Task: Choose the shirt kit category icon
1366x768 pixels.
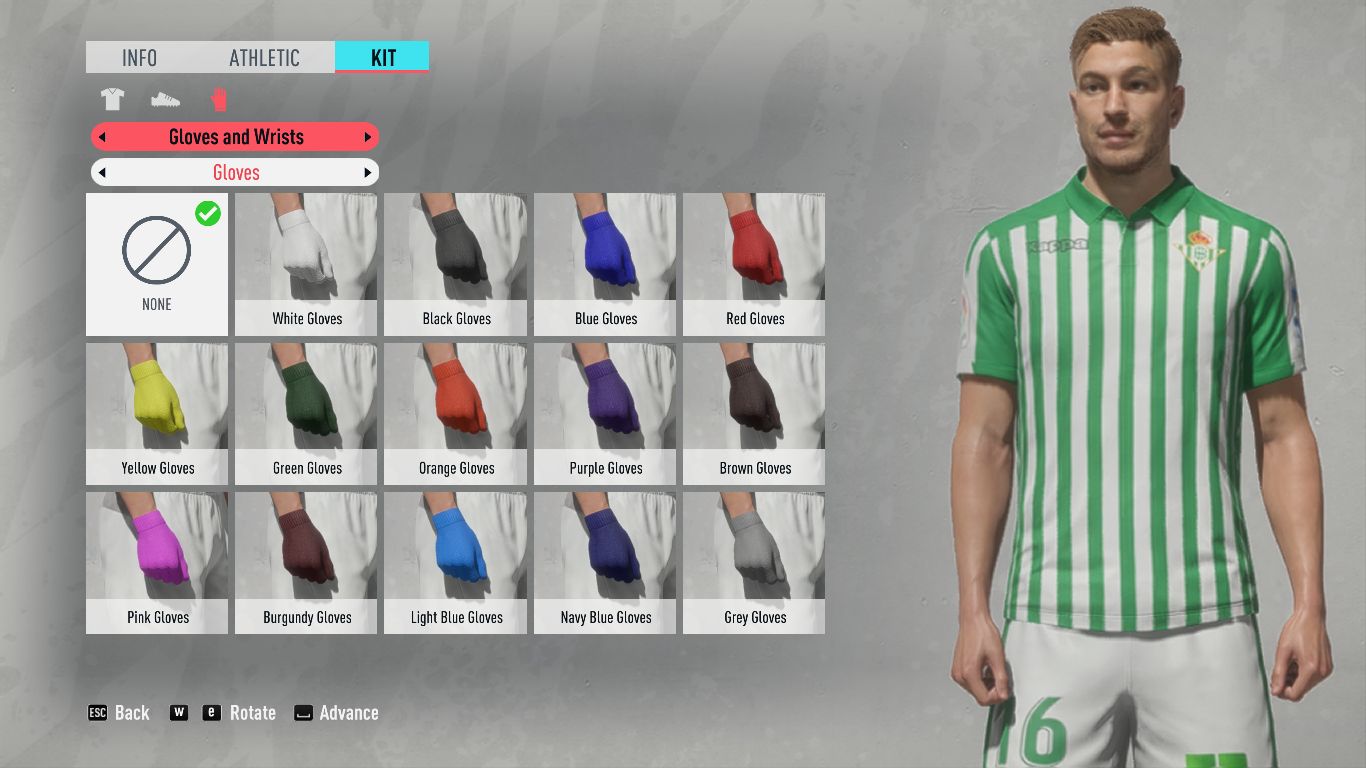Action: (113, 100)
